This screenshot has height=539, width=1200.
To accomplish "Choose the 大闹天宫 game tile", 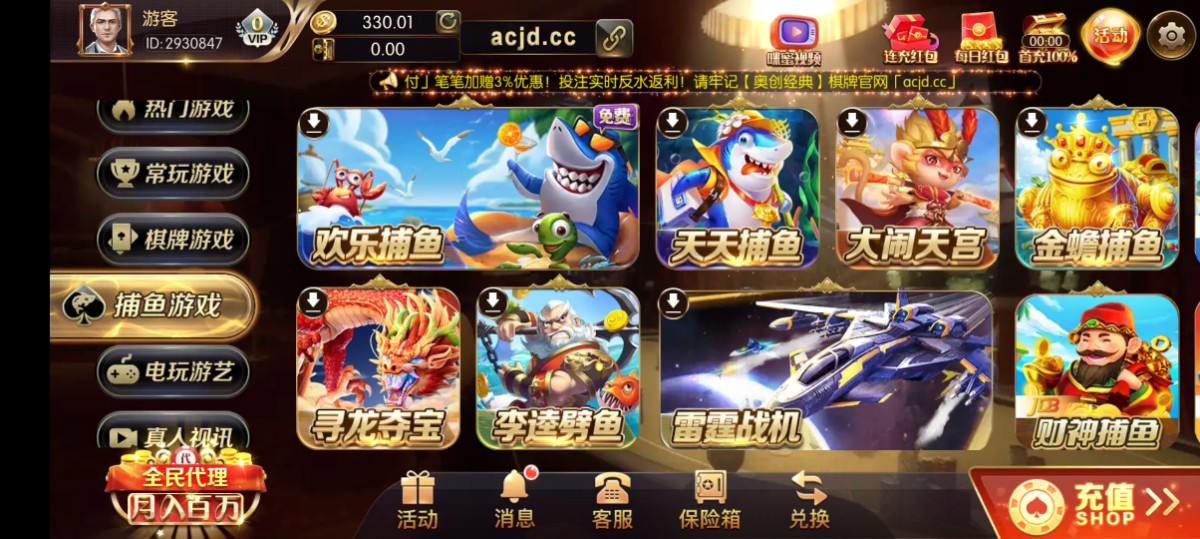I will click(x=916, y=189).
